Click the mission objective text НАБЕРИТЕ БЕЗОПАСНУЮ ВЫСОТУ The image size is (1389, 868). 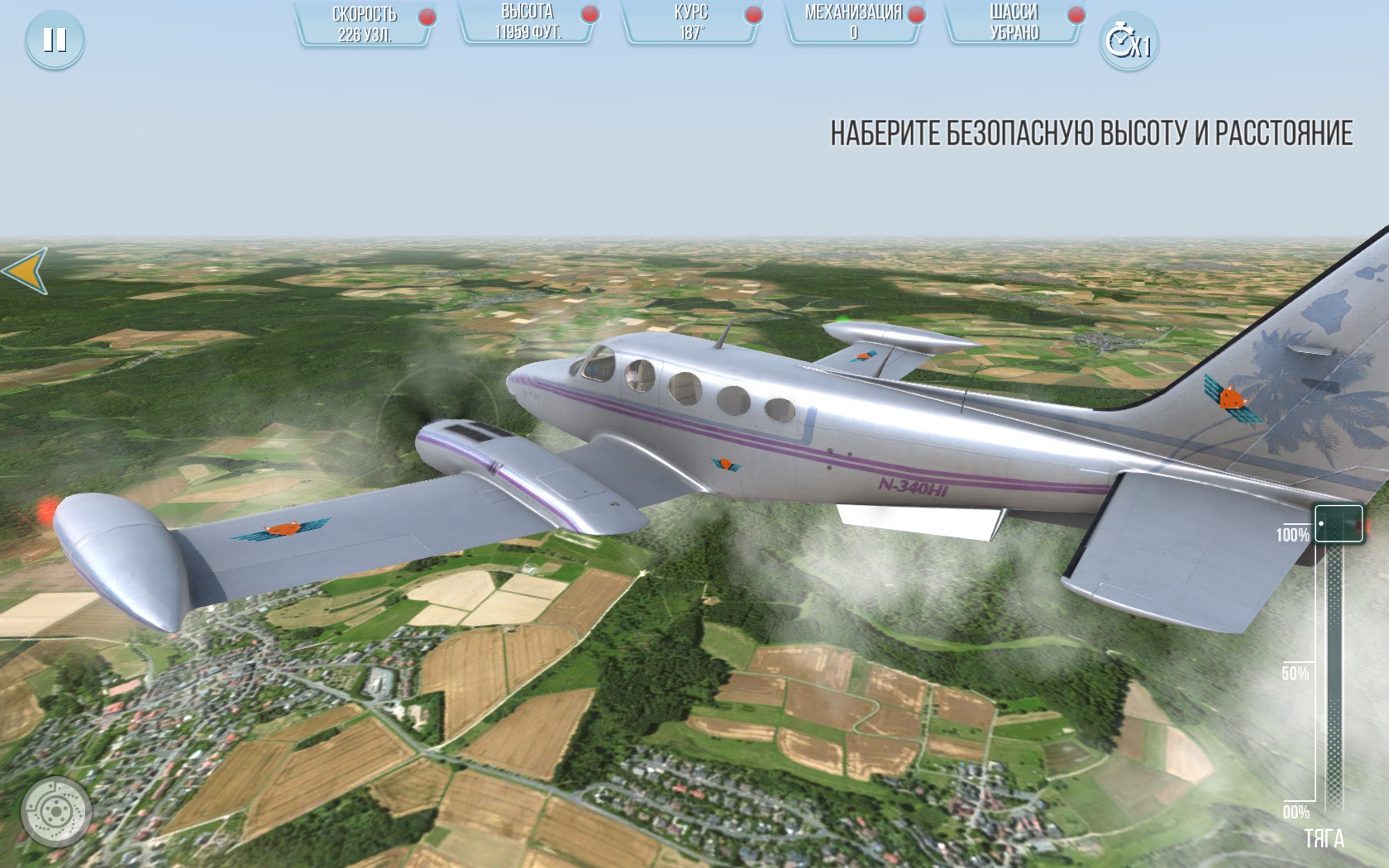pyautogui.click(x=1091, y=130)
